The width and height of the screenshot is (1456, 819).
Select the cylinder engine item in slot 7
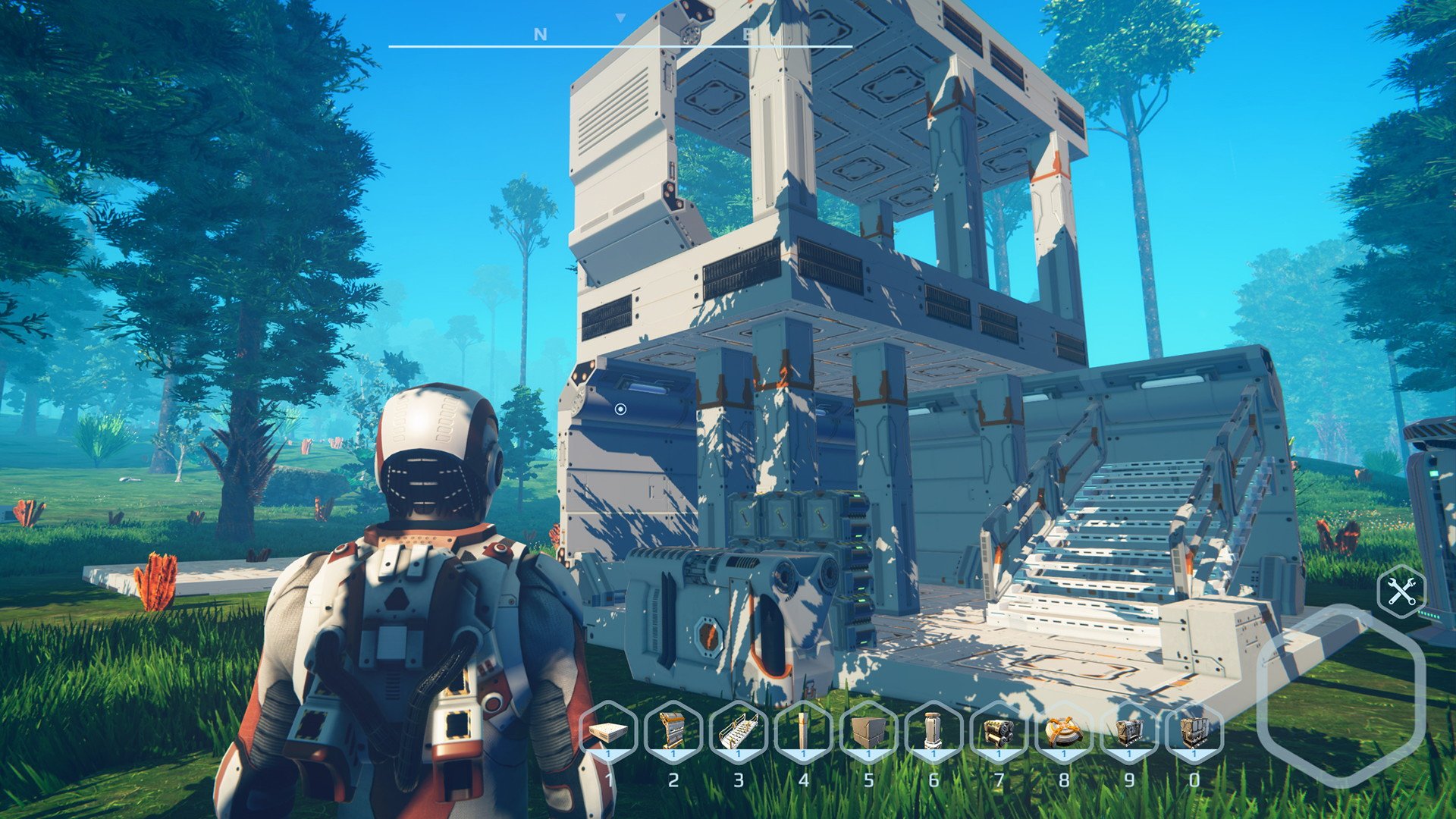(999, 732)
